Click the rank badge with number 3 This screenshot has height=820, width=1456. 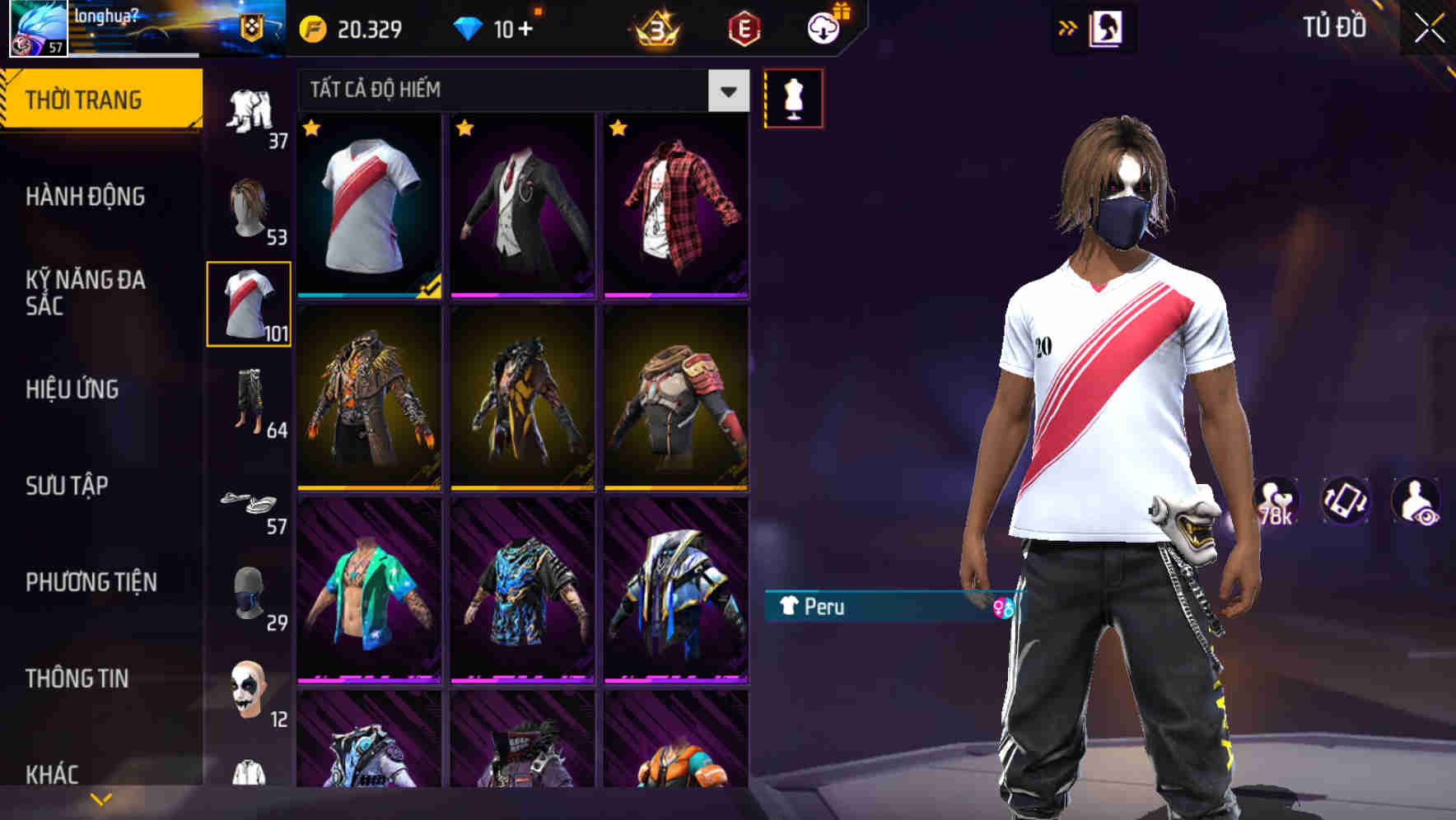pyautogui.click(x=655, y=29)
